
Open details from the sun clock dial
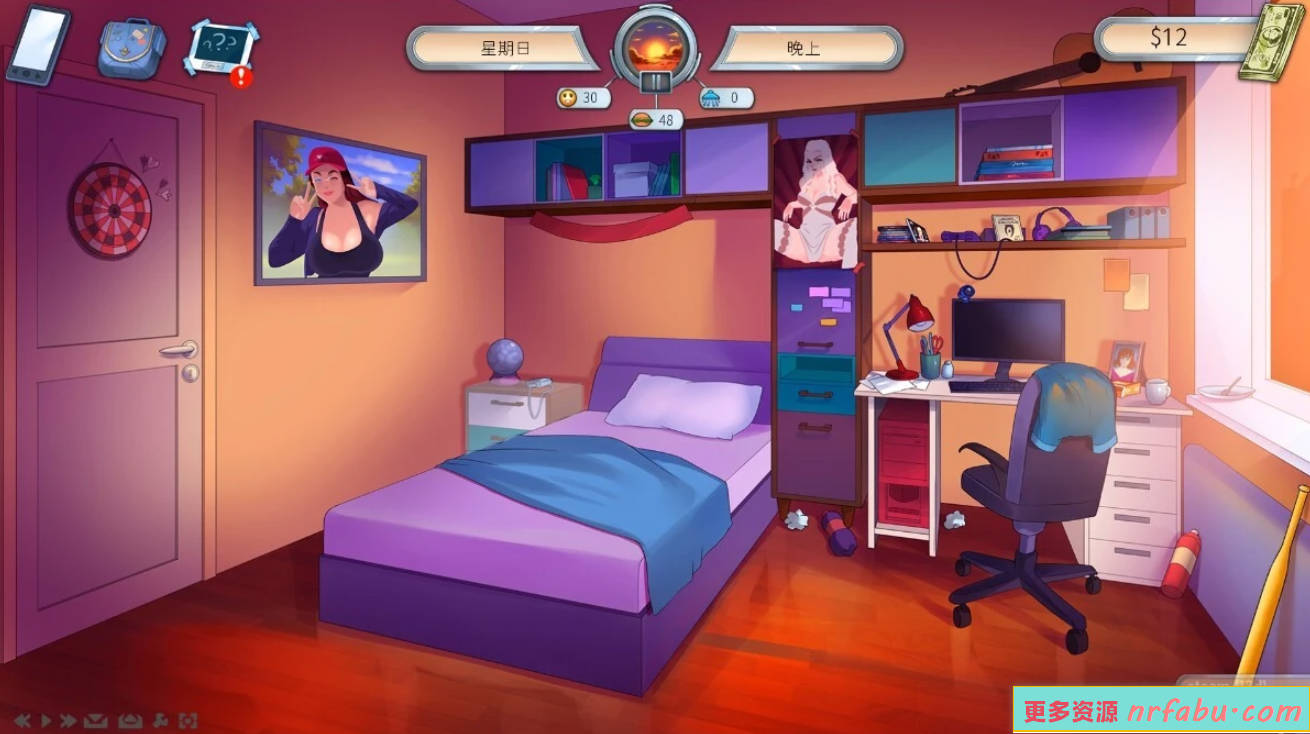pyautogui.click(x=654, y=45)
